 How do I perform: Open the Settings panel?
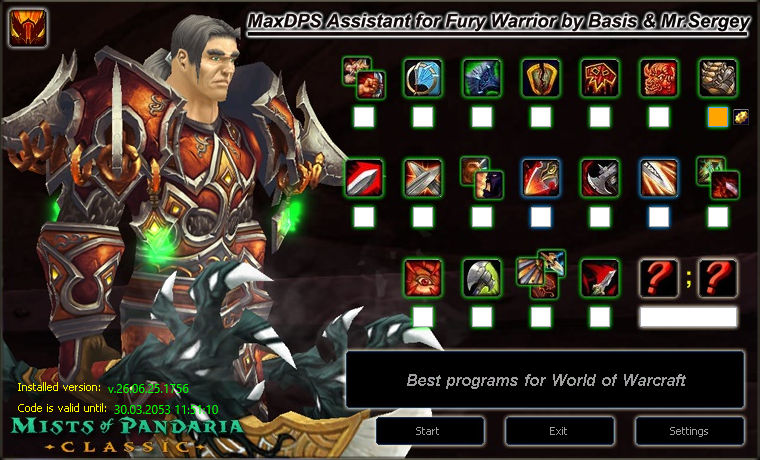(x=689, y=431)
